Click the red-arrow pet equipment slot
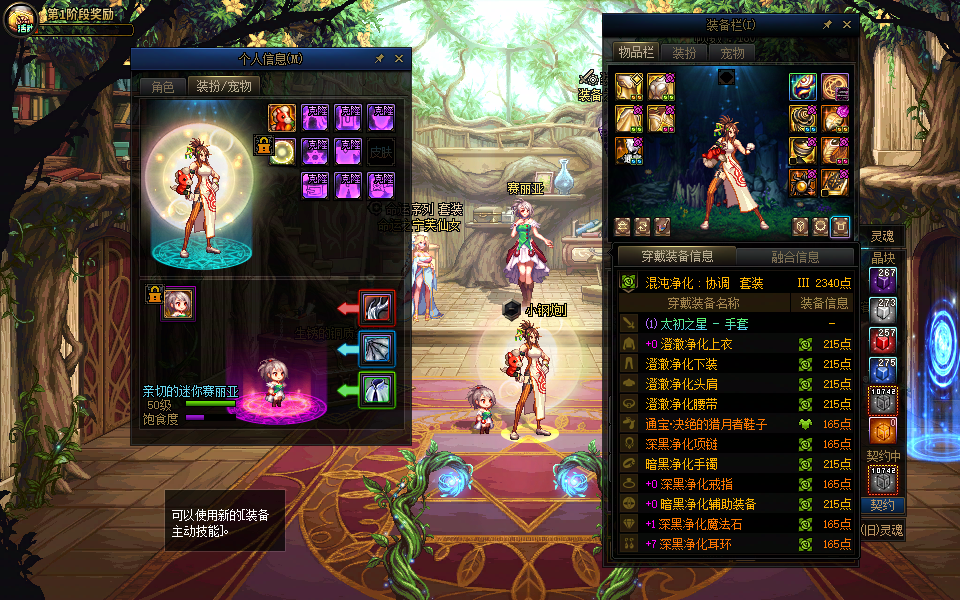960x600 pixels. tap(377, 308)
